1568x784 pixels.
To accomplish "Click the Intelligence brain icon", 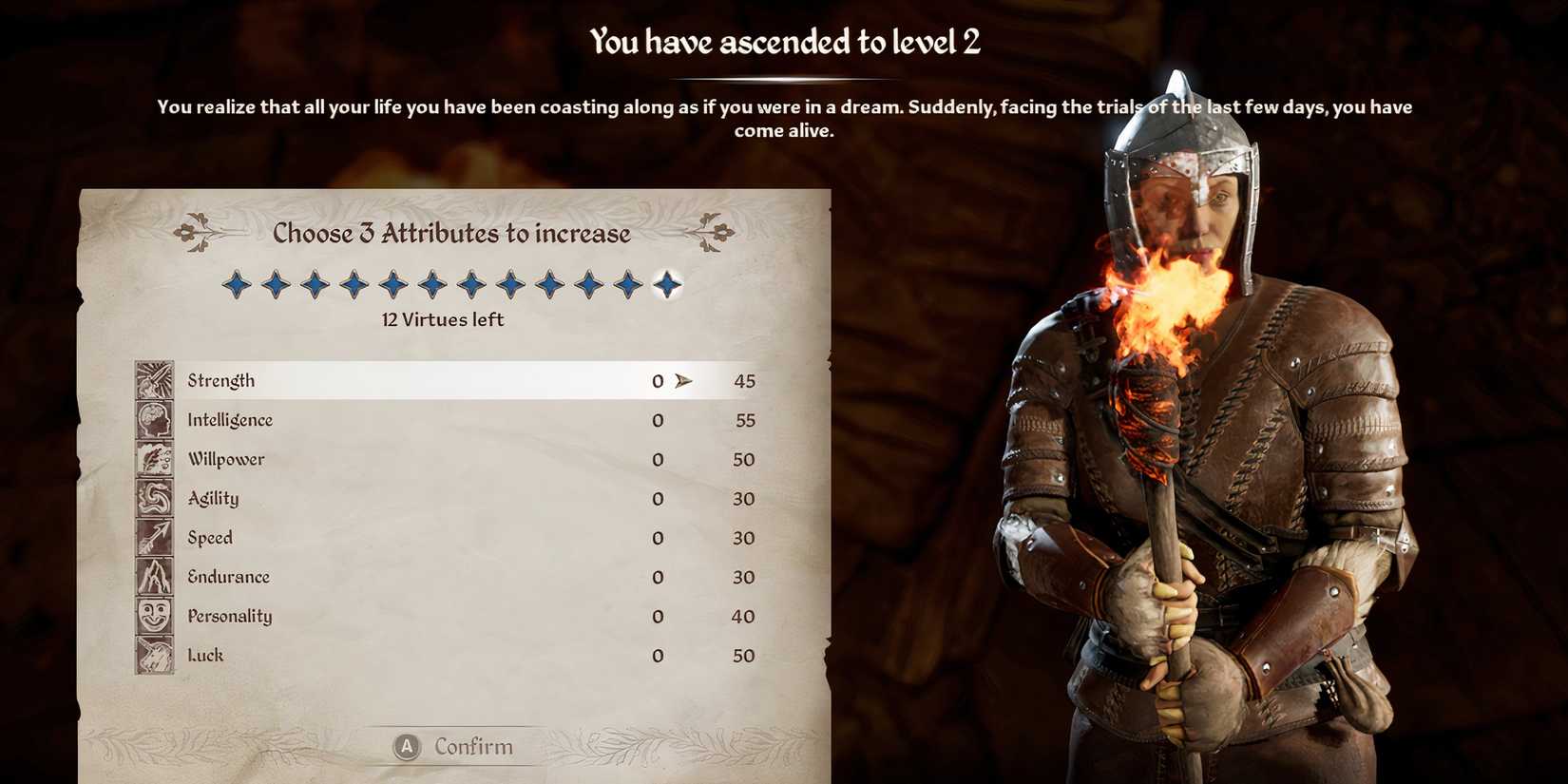I will point(152,419).
